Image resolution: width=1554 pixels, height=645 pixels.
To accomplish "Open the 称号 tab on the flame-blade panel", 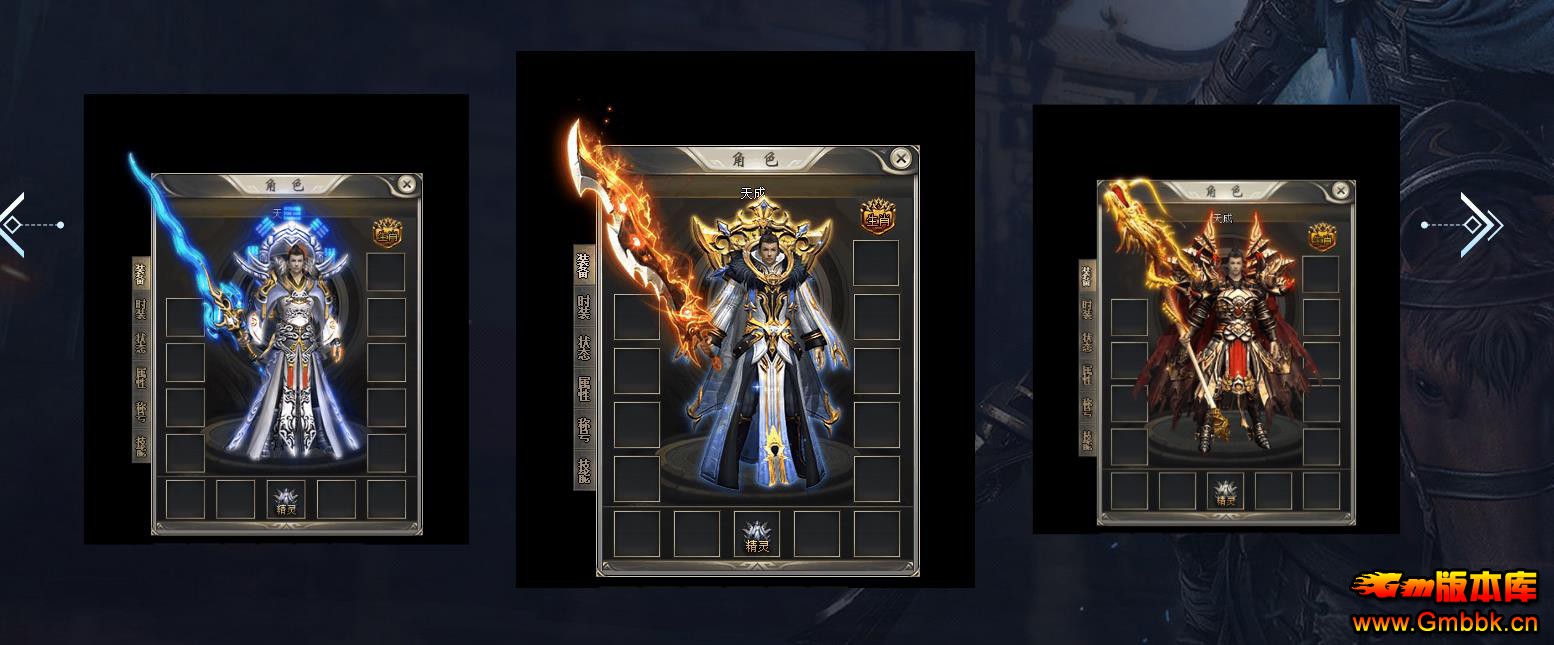I will tap(584, 430).
